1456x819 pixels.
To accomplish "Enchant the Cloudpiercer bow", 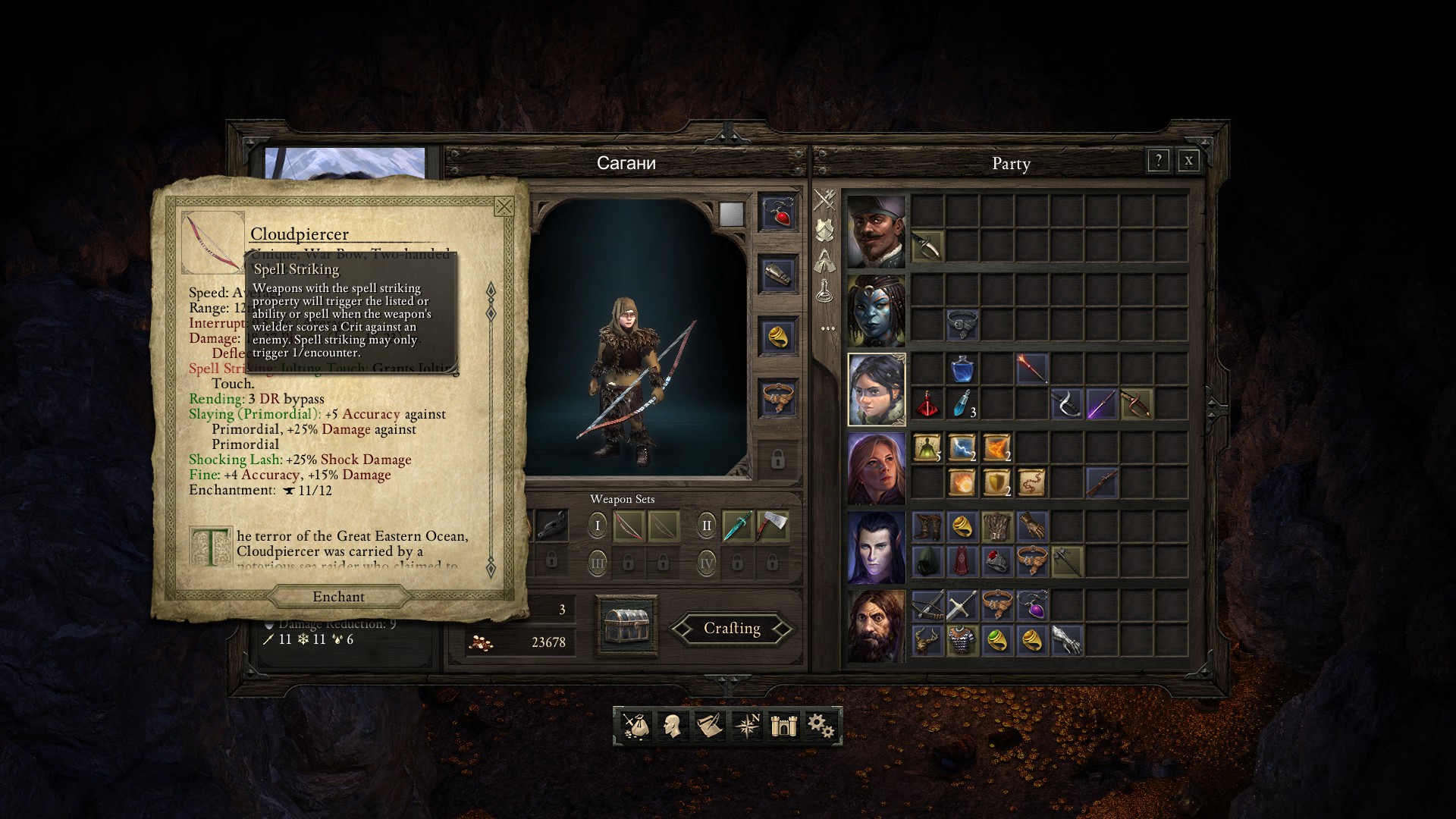I will click(338, 597).
